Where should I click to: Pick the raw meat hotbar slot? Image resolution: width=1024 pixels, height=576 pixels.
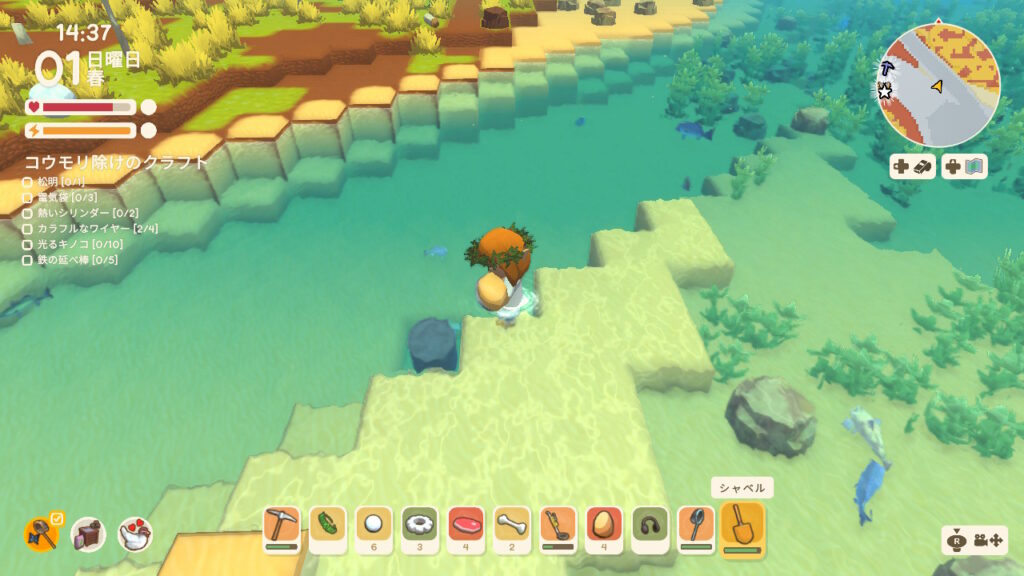point(466,525)
